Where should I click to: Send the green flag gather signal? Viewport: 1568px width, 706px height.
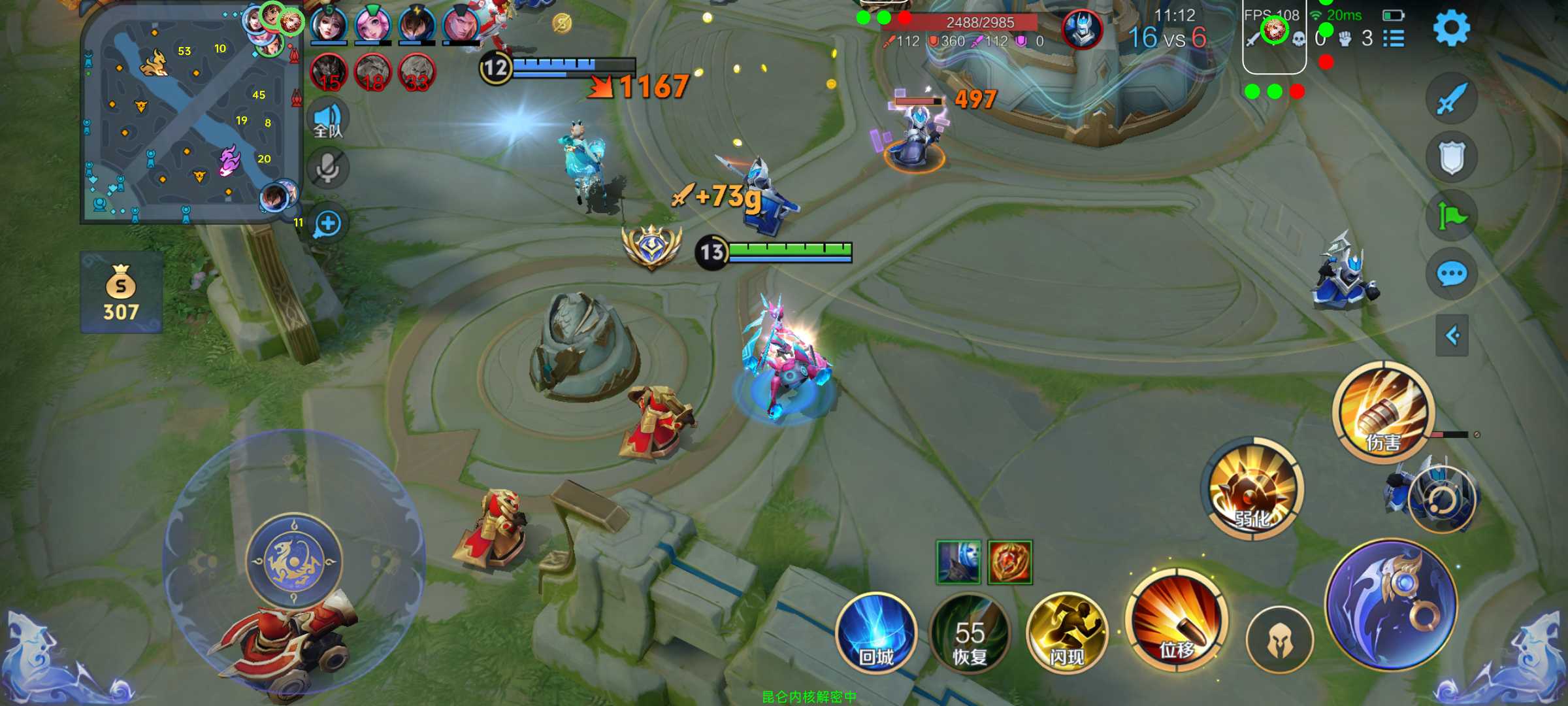click(x=1452, y=216)
